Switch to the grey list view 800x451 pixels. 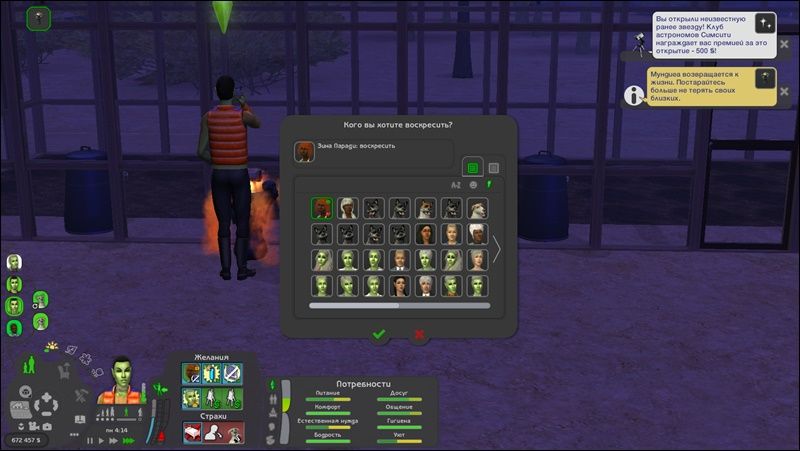[x=493, y=168]
